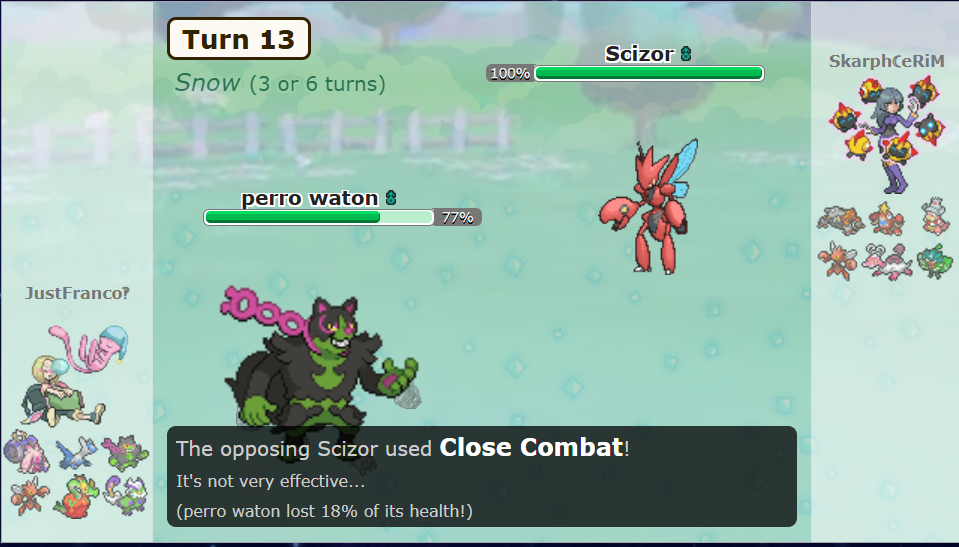The height and width of the screenshot is (547, 959).
Task: Select Latios icon in JustFranco's team
Action: pyautogui.click(x=74, y=453)
